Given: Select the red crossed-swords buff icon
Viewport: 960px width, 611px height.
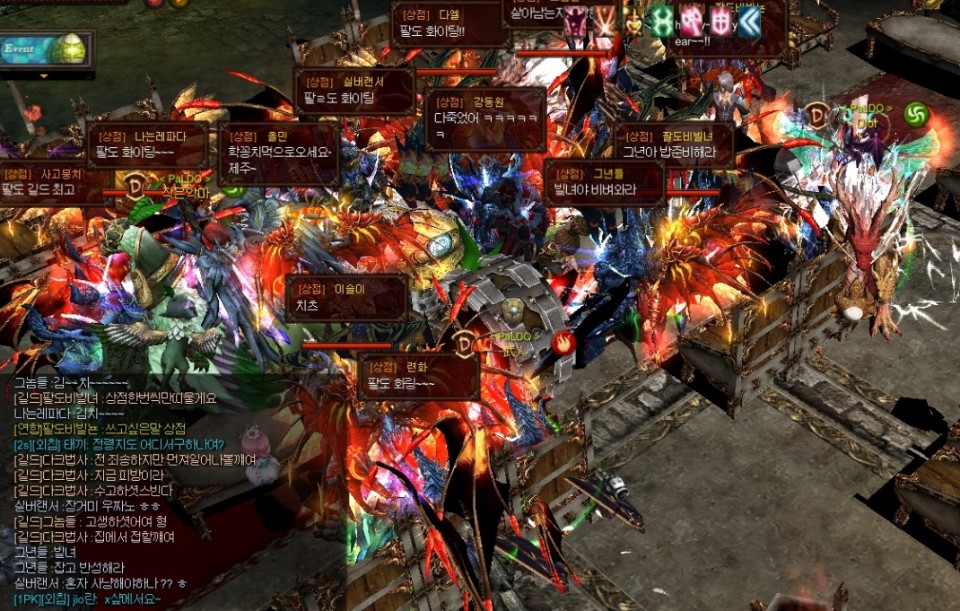Looking at the screenshot, I should [605, 20].
